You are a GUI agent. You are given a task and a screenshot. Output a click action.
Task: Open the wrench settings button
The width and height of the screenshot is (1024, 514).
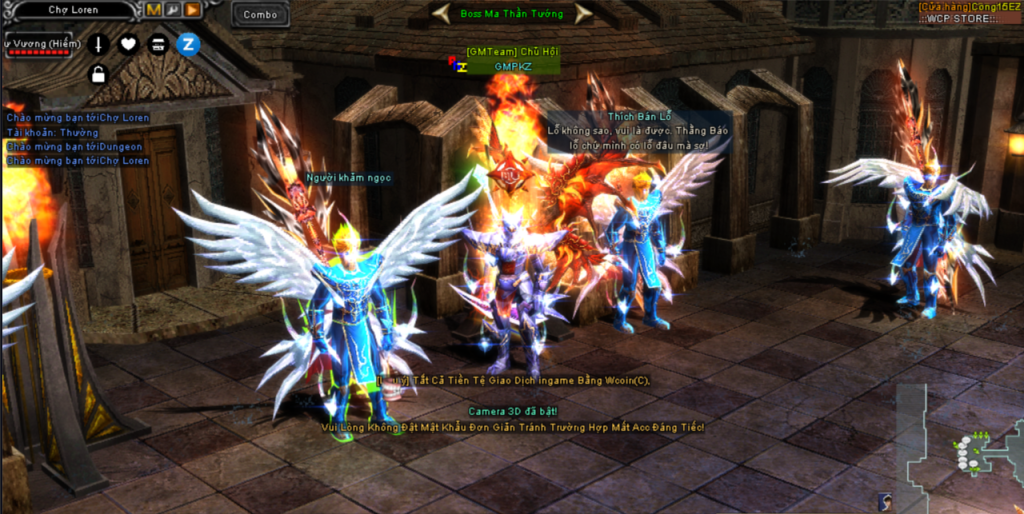[x=172, y=10]
